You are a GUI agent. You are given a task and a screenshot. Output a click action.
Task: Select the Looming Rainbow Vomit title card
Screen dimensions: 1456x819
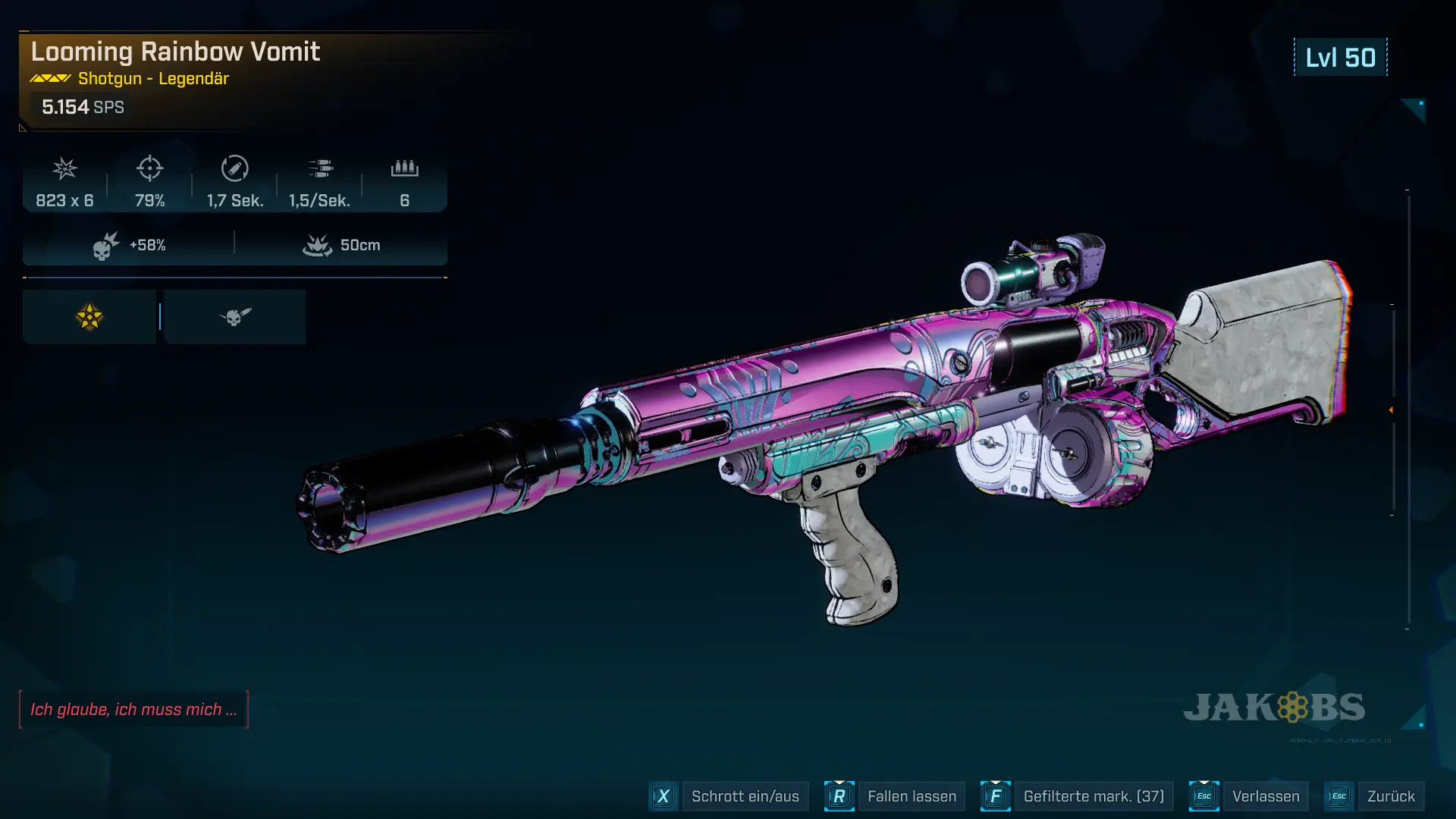176,52
